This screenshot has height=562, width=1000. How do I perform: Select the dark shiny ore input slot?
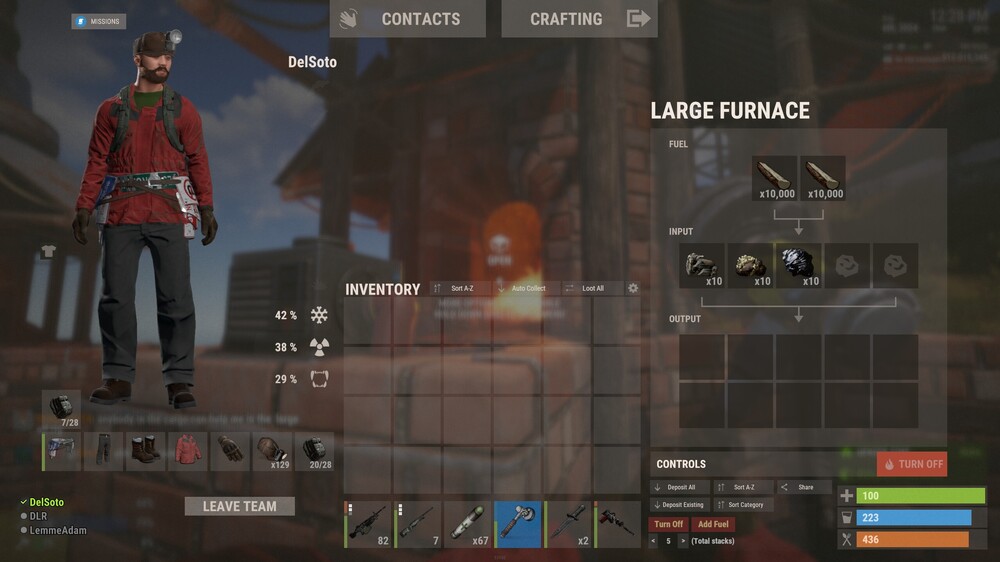pyautogui.click(x=798, y=266)
